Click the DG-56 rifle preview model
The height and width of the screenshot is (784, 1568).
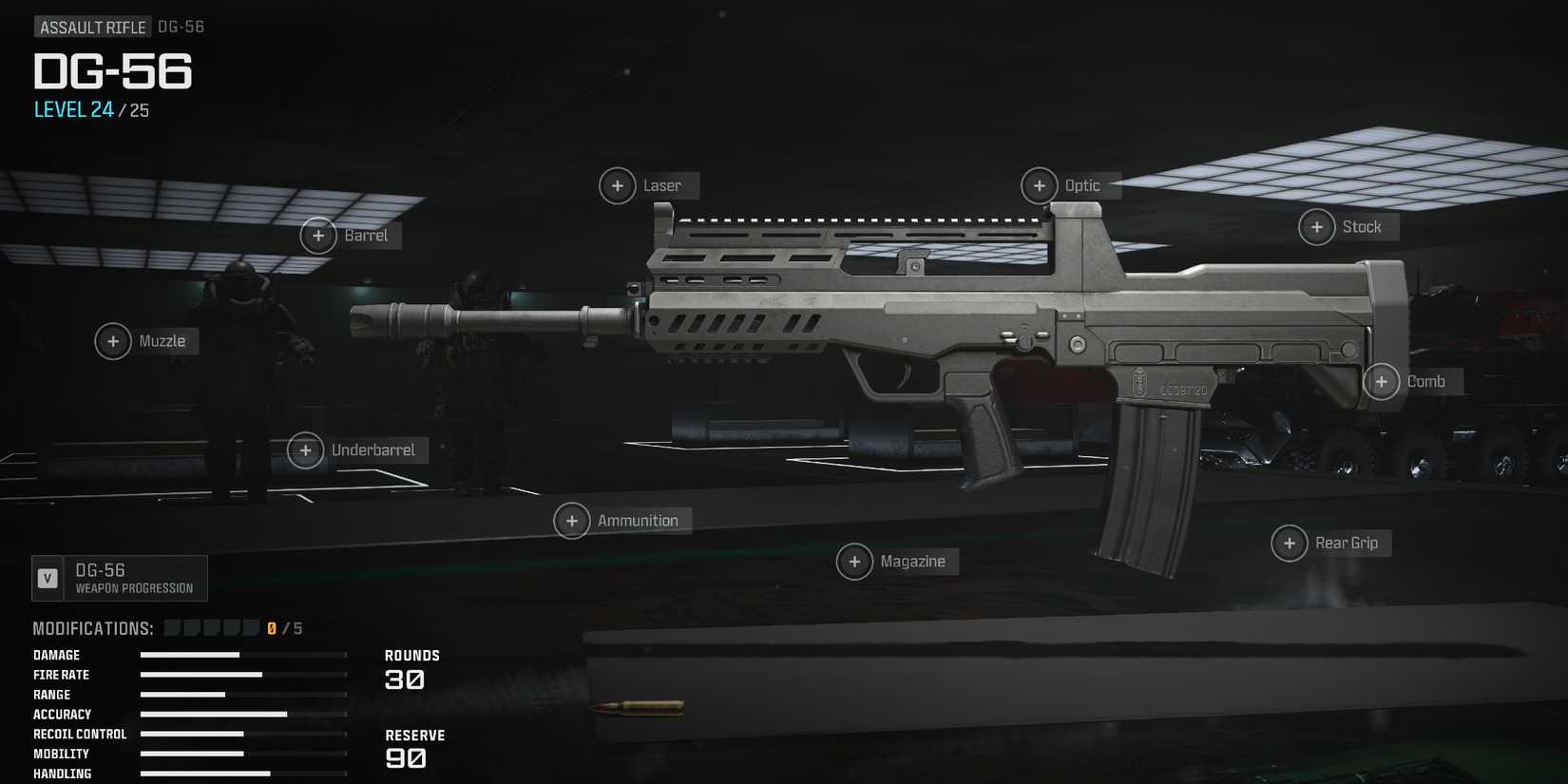coord(950,314)
